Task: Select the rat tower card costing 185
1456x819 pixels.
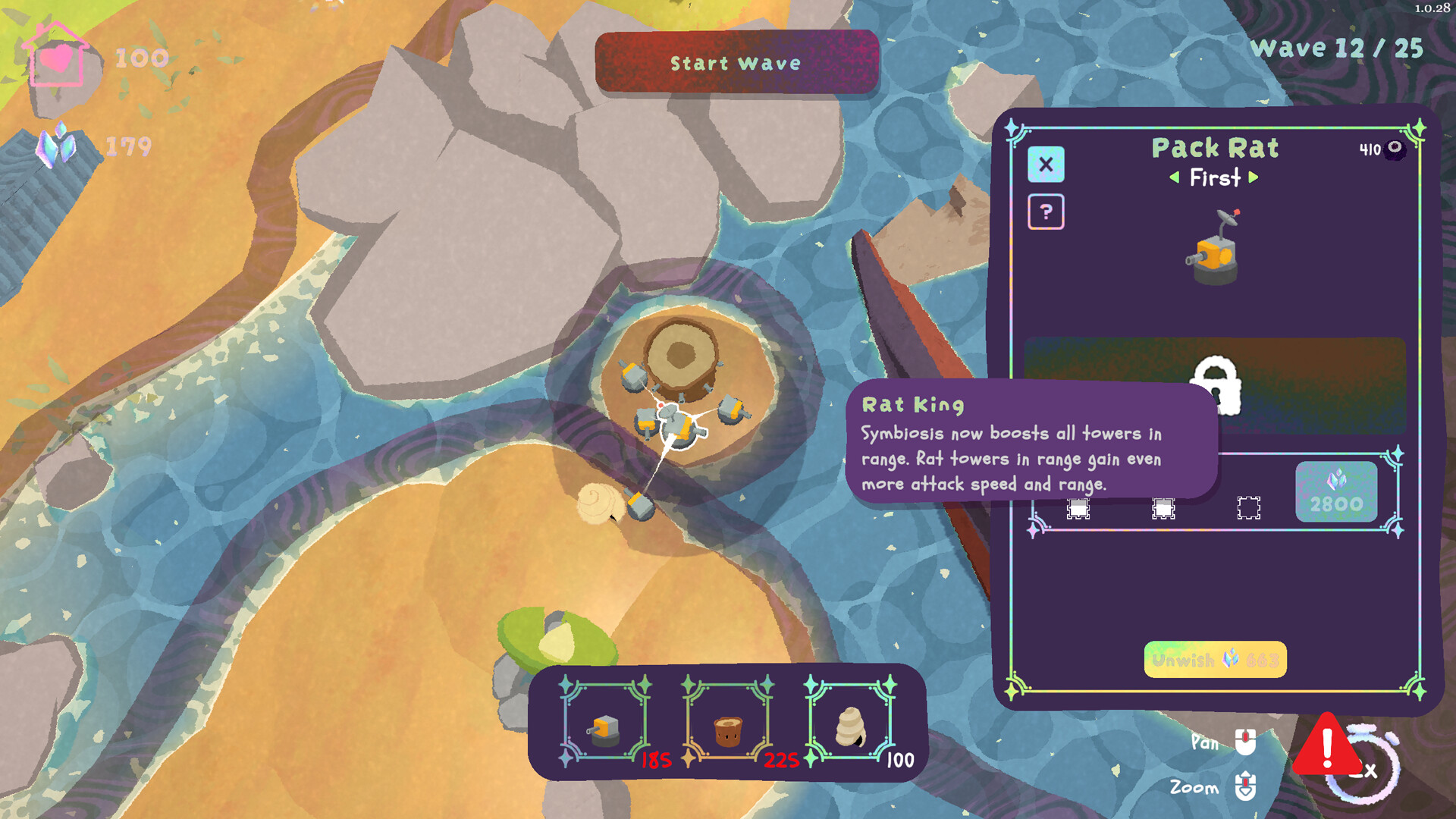Action: pos(605,722)
